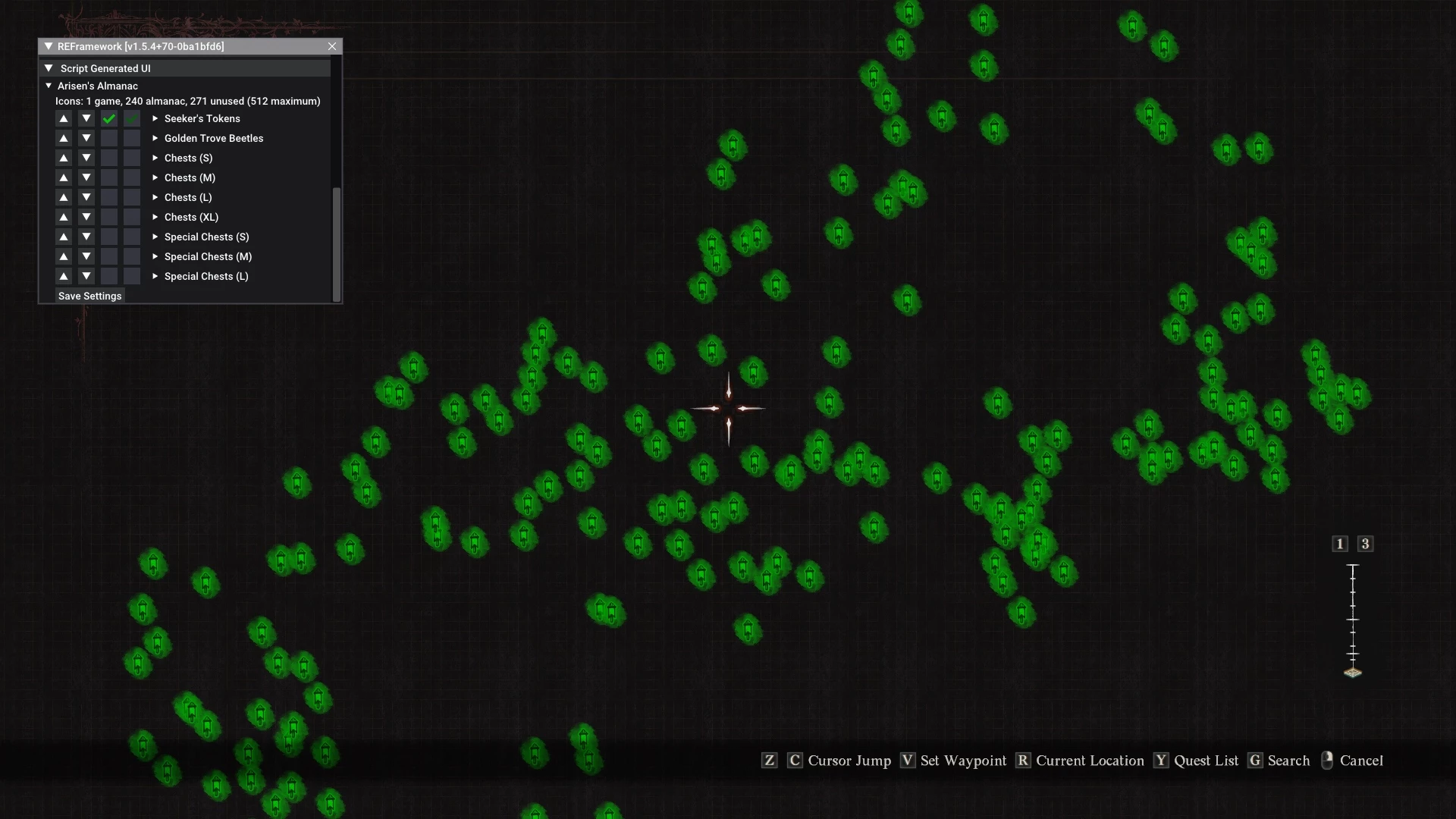Collapse the Script Generated UI section
Screen dimensions: 1456x819
[49, 68]
